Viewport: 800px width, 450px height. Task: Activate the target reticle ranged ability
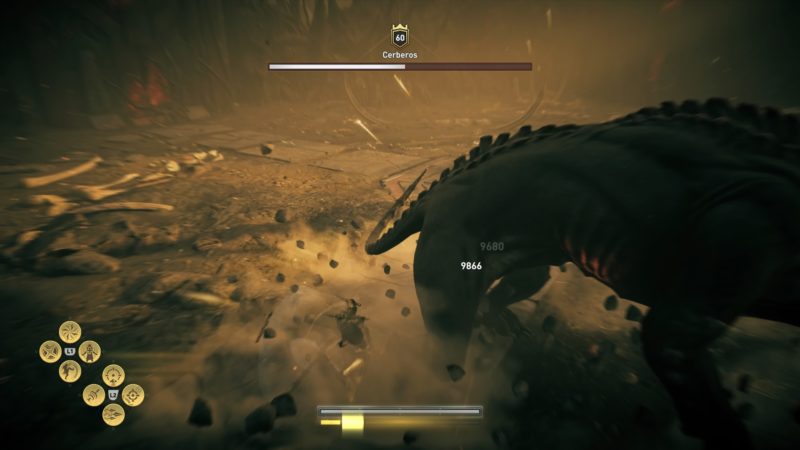click(x=133, y=395)
